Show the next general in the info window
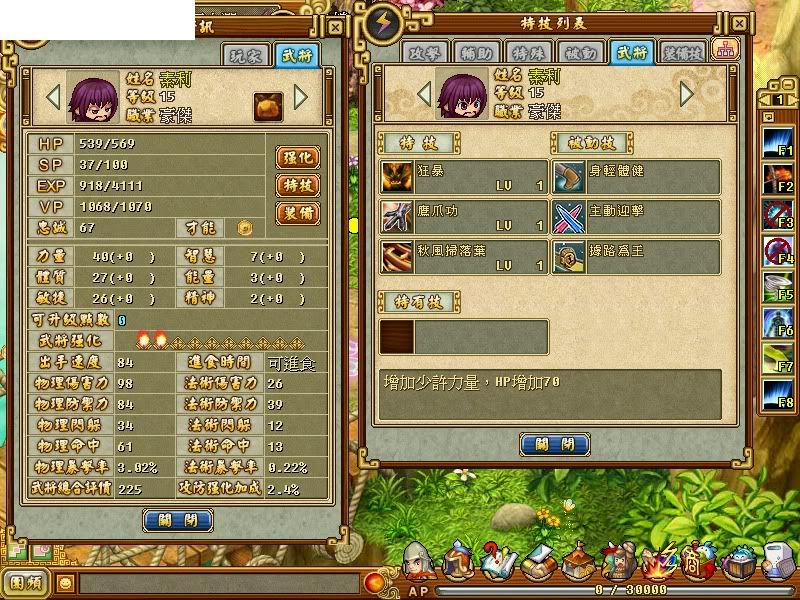800x600 pixels. coord(301,97)
